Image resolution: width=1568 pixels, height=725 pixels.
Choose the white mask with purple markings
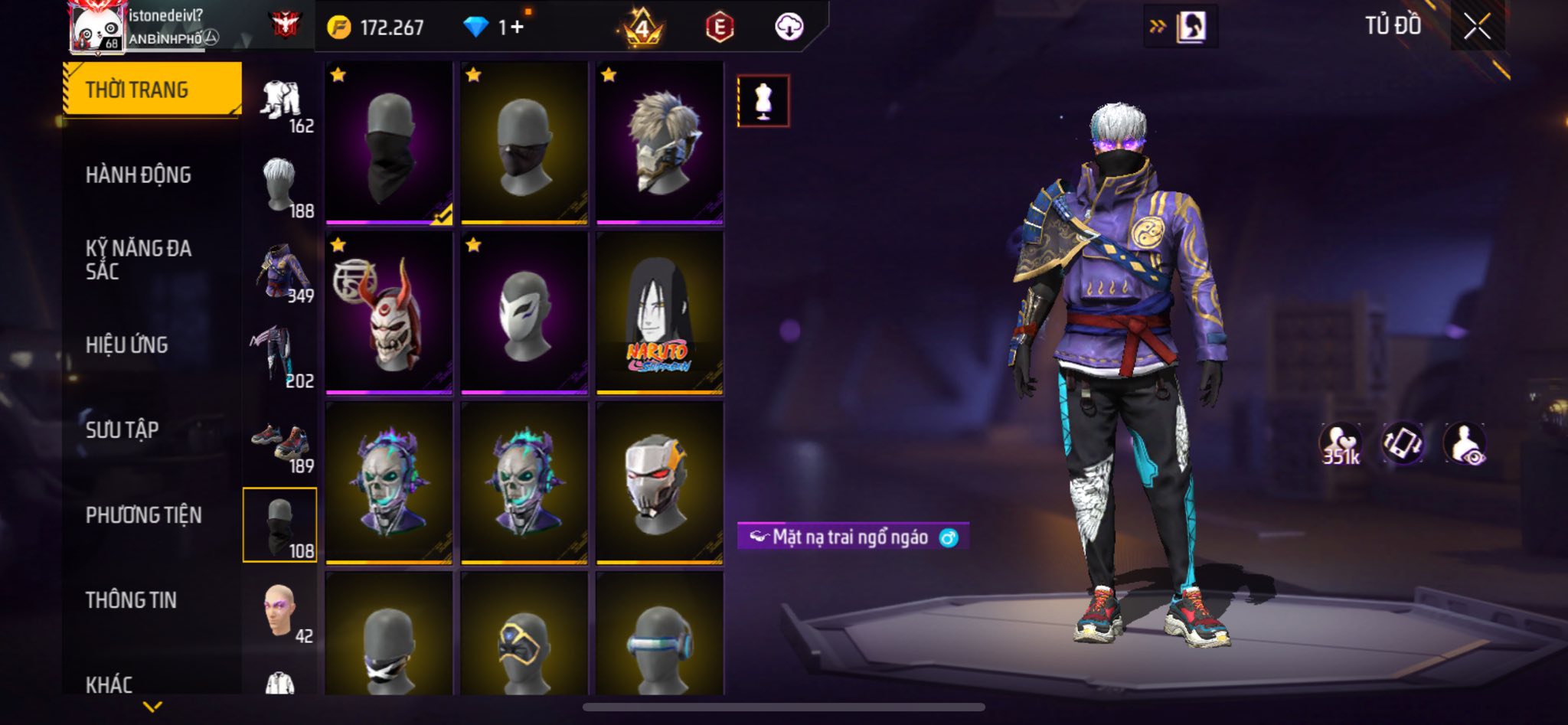524,314
